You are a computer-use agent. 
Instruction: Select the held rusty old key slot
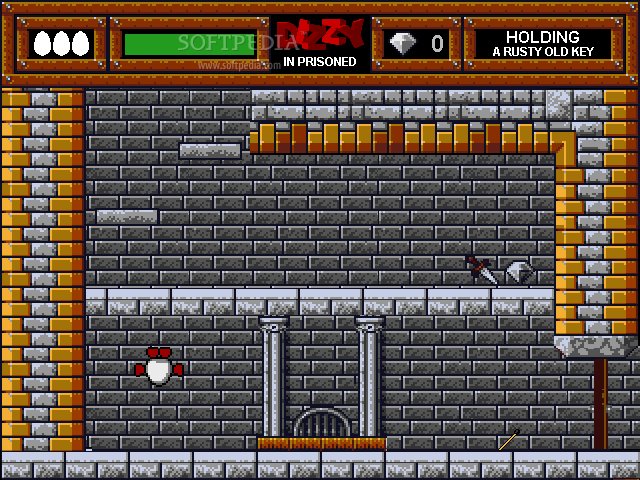point(542,44)
